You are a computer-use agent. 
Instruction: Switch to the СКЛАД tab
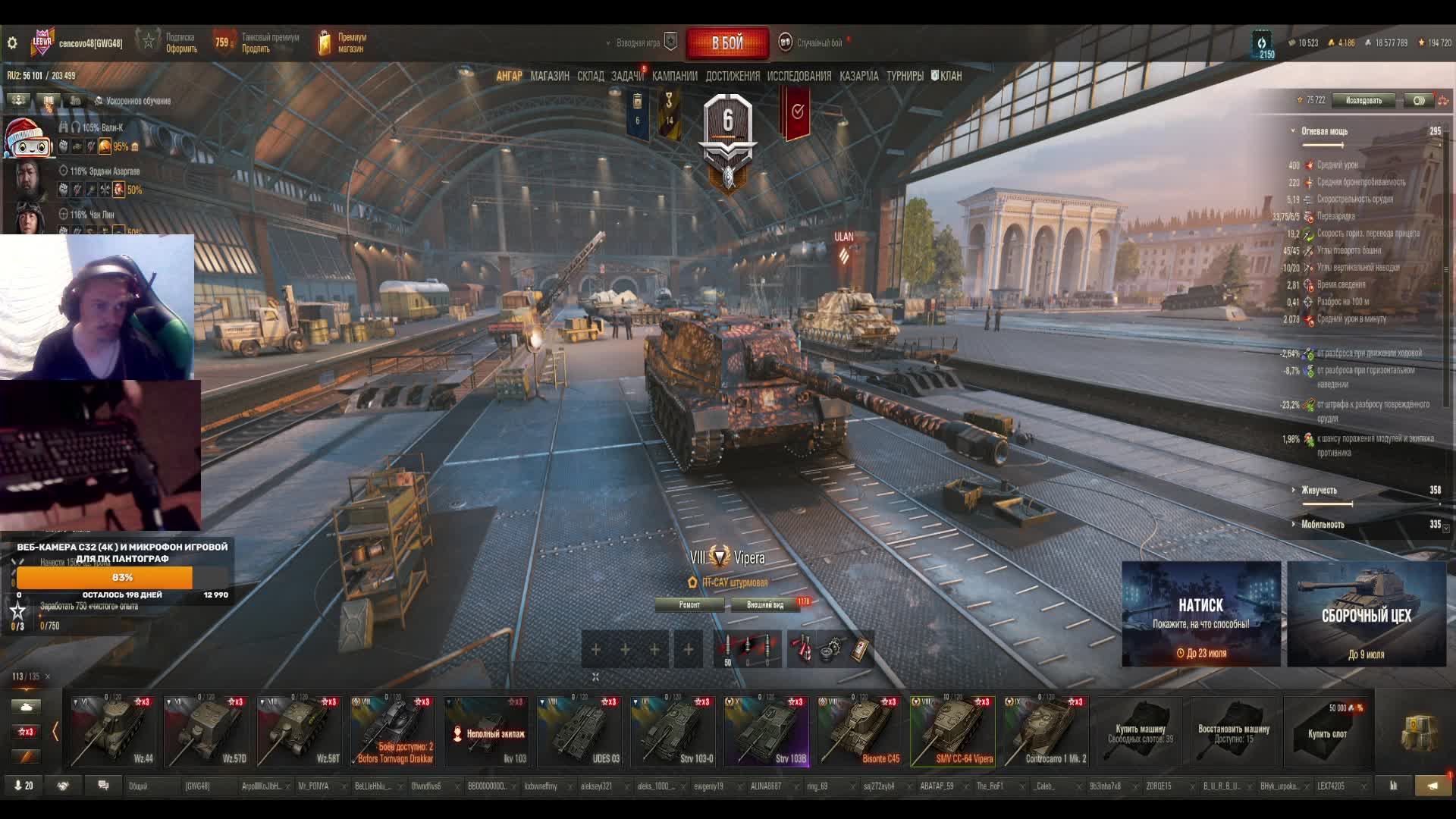590,76
